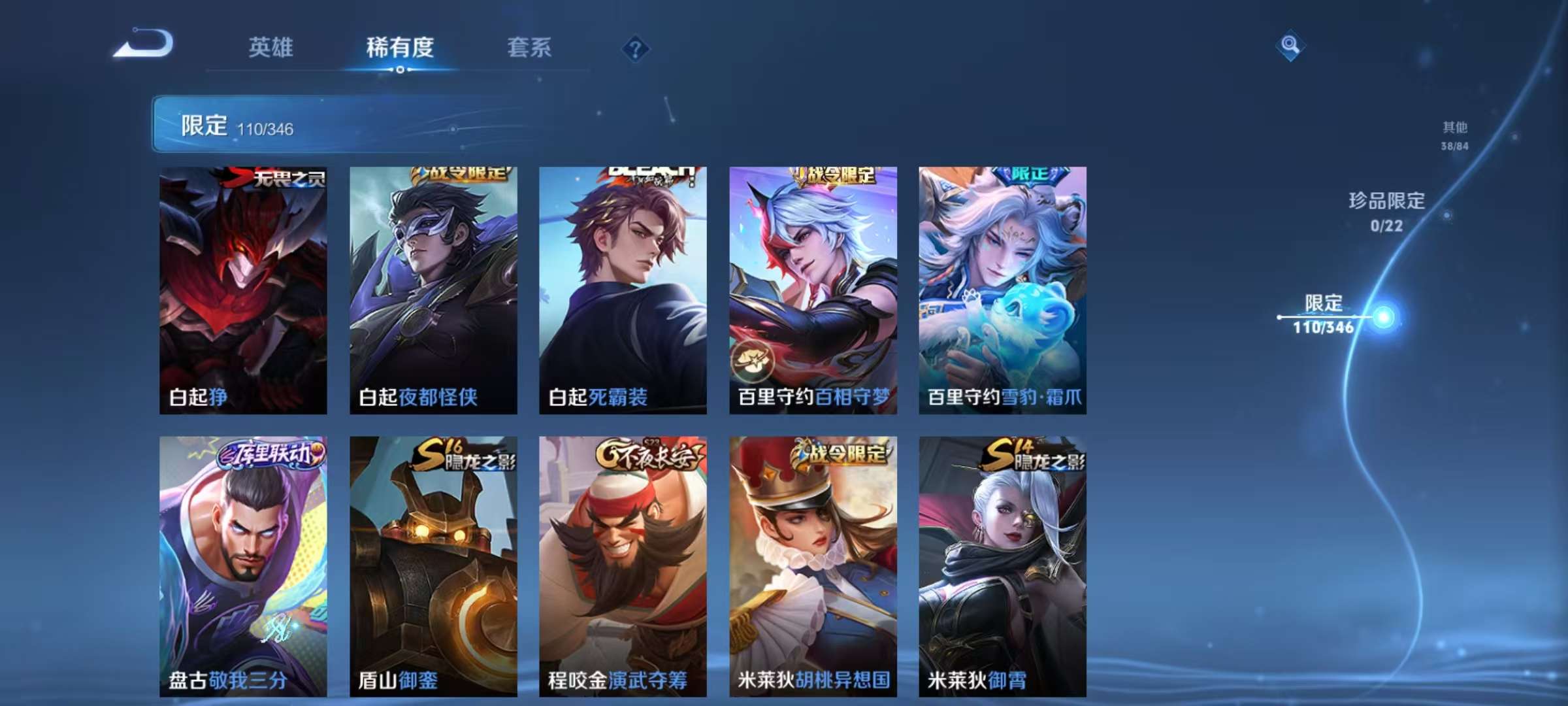This screenshot has height=706, width=1568.
Task: Open search with the magnifier icon
Action: pos(1289,44)
